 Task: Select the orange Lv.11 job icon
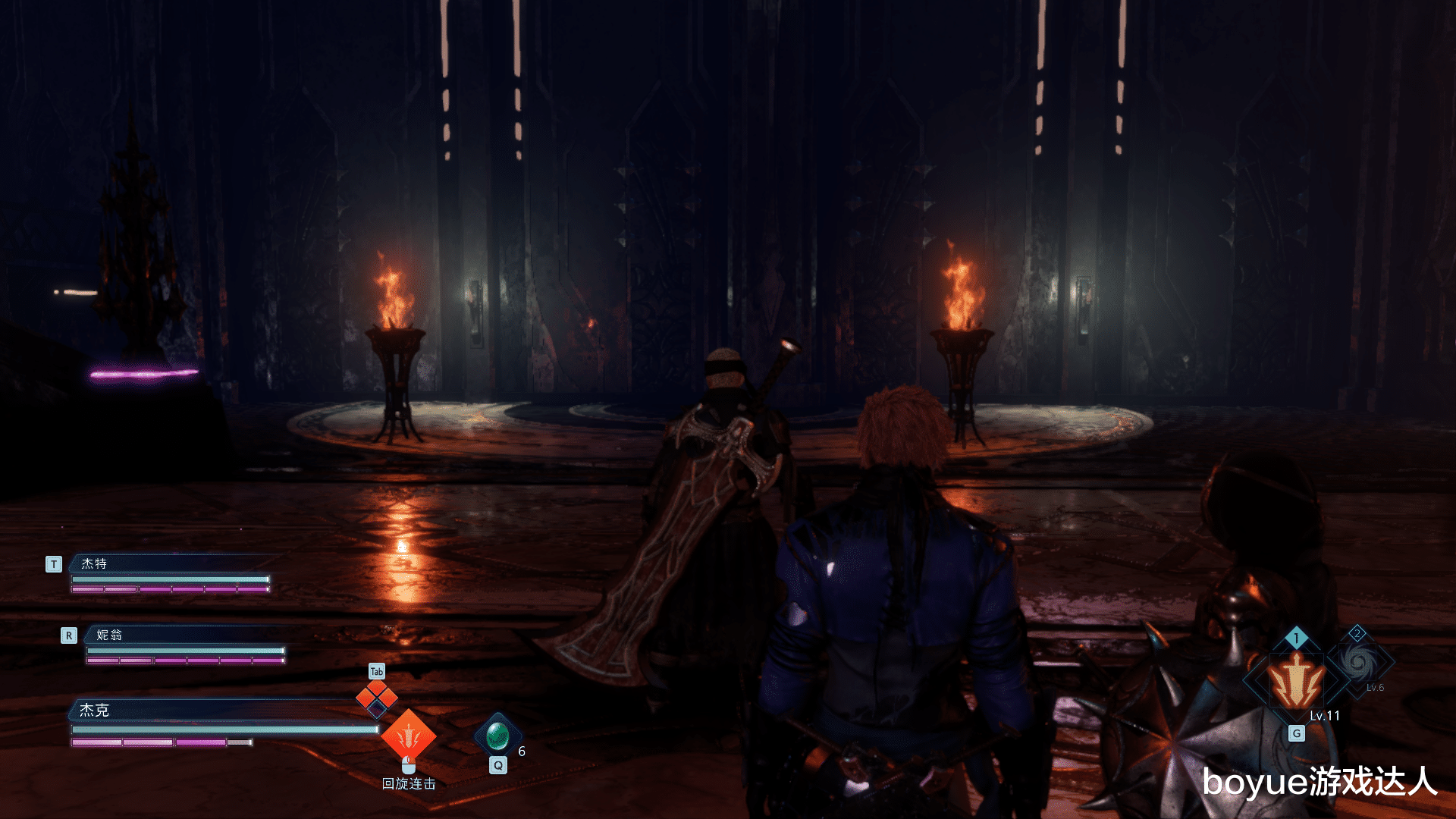(1297, 681)
